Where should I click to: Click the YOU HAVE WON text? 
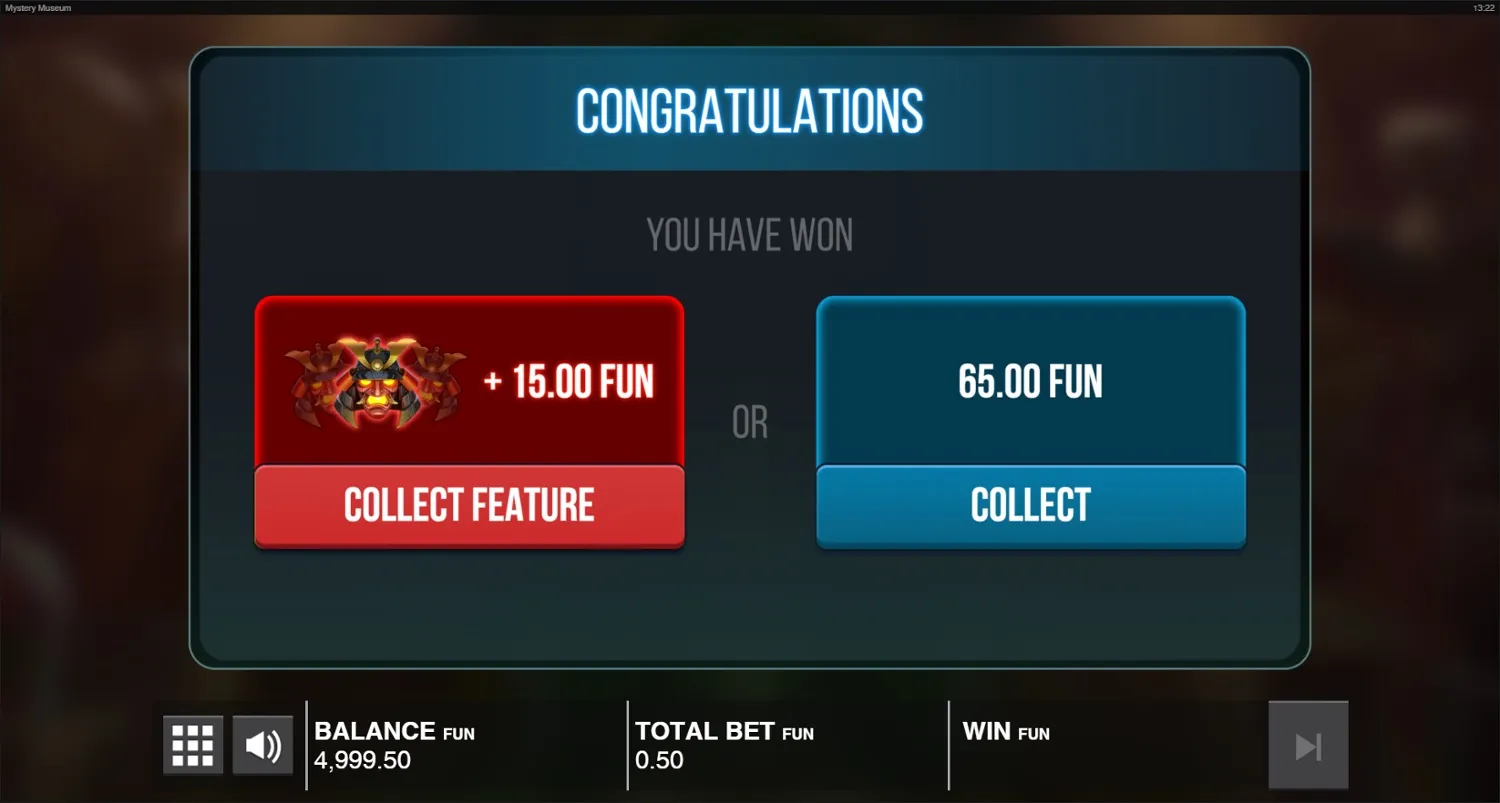pos(748,234)
